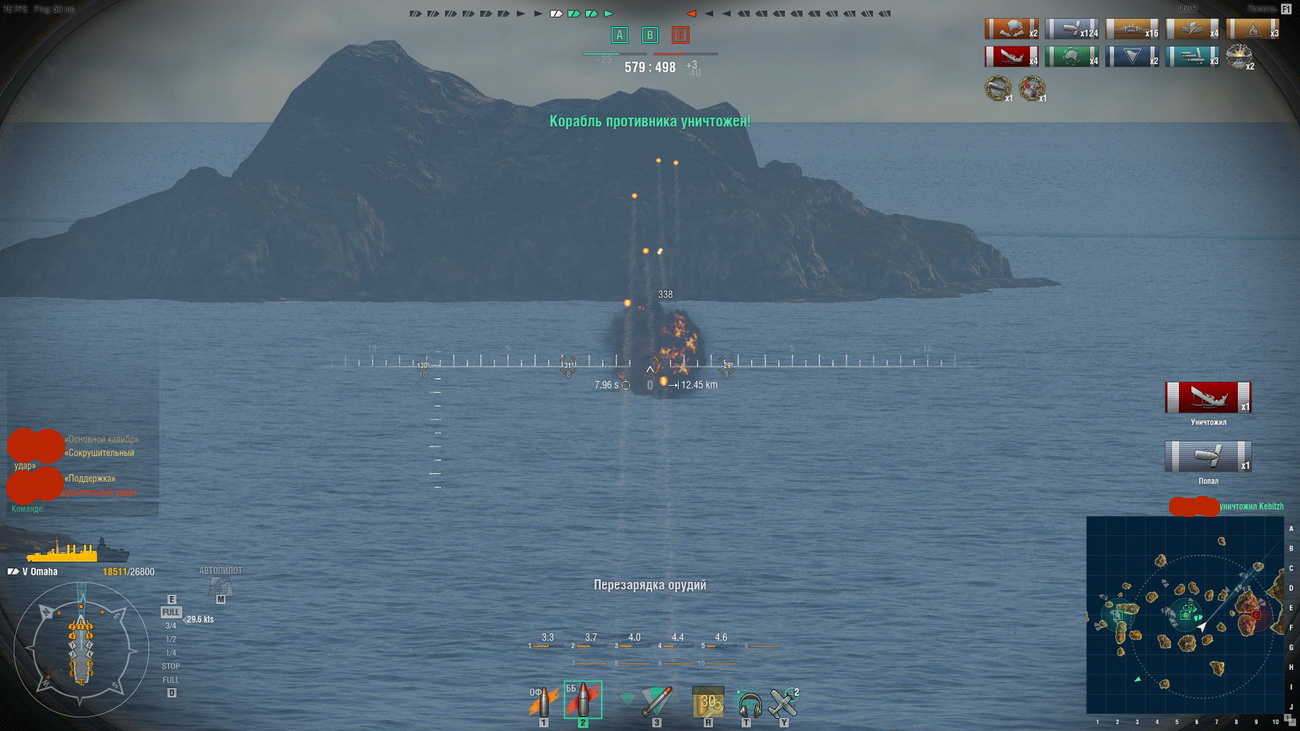Click the Уничтожил destroyed ribbon popup

[1207, 398]
